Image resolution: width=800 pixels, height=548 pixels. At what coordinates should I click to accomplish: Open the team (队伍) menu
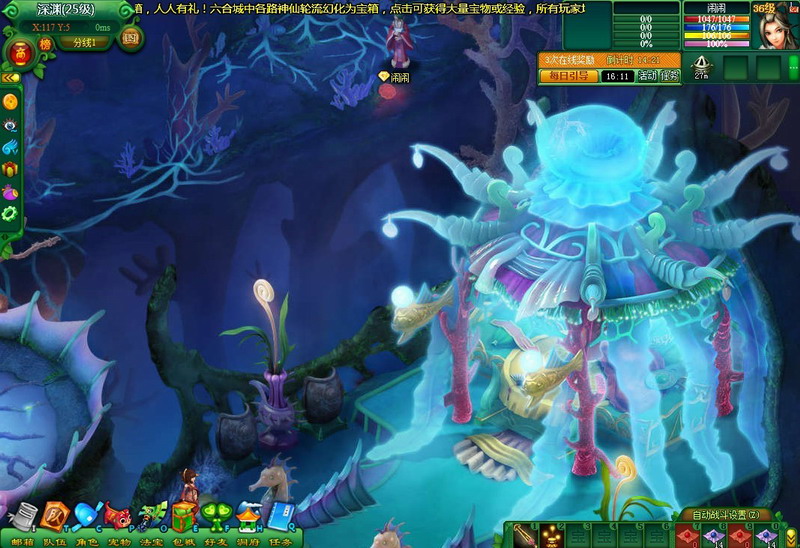tap(55, 516)
